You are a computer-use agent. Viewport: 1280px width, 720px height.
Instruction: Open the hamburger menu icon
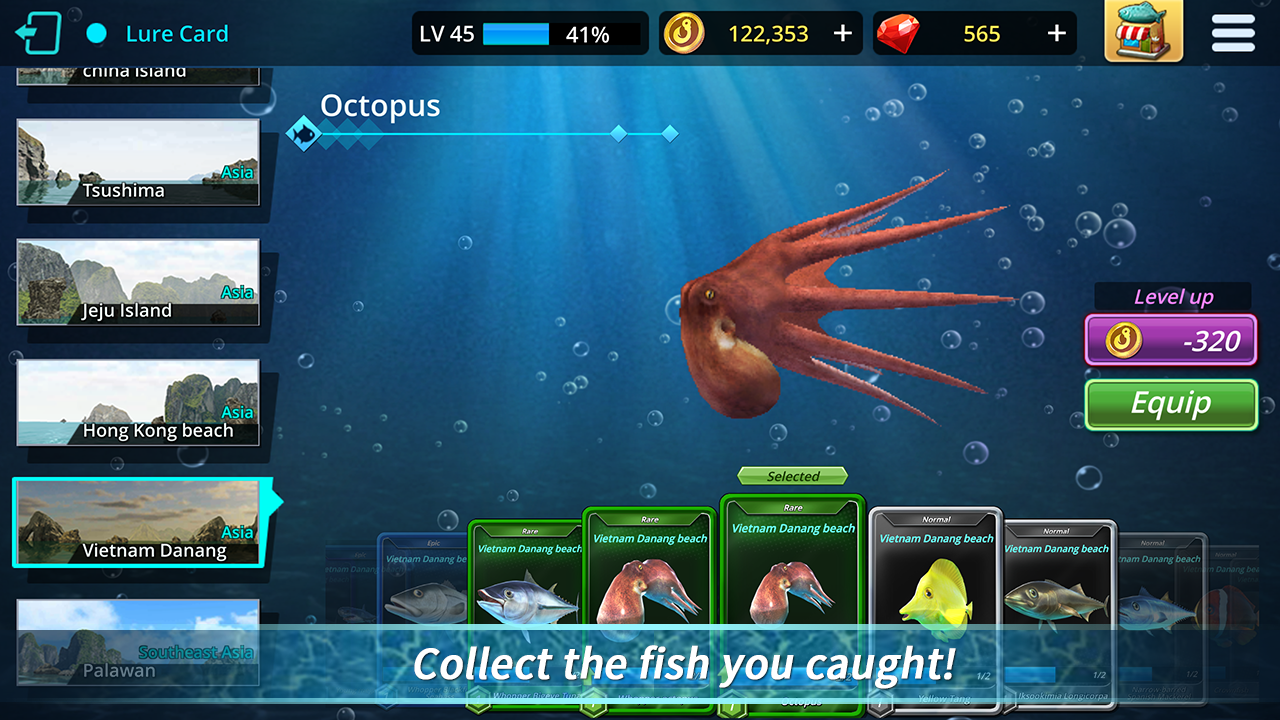click(x=1232, y=33)
